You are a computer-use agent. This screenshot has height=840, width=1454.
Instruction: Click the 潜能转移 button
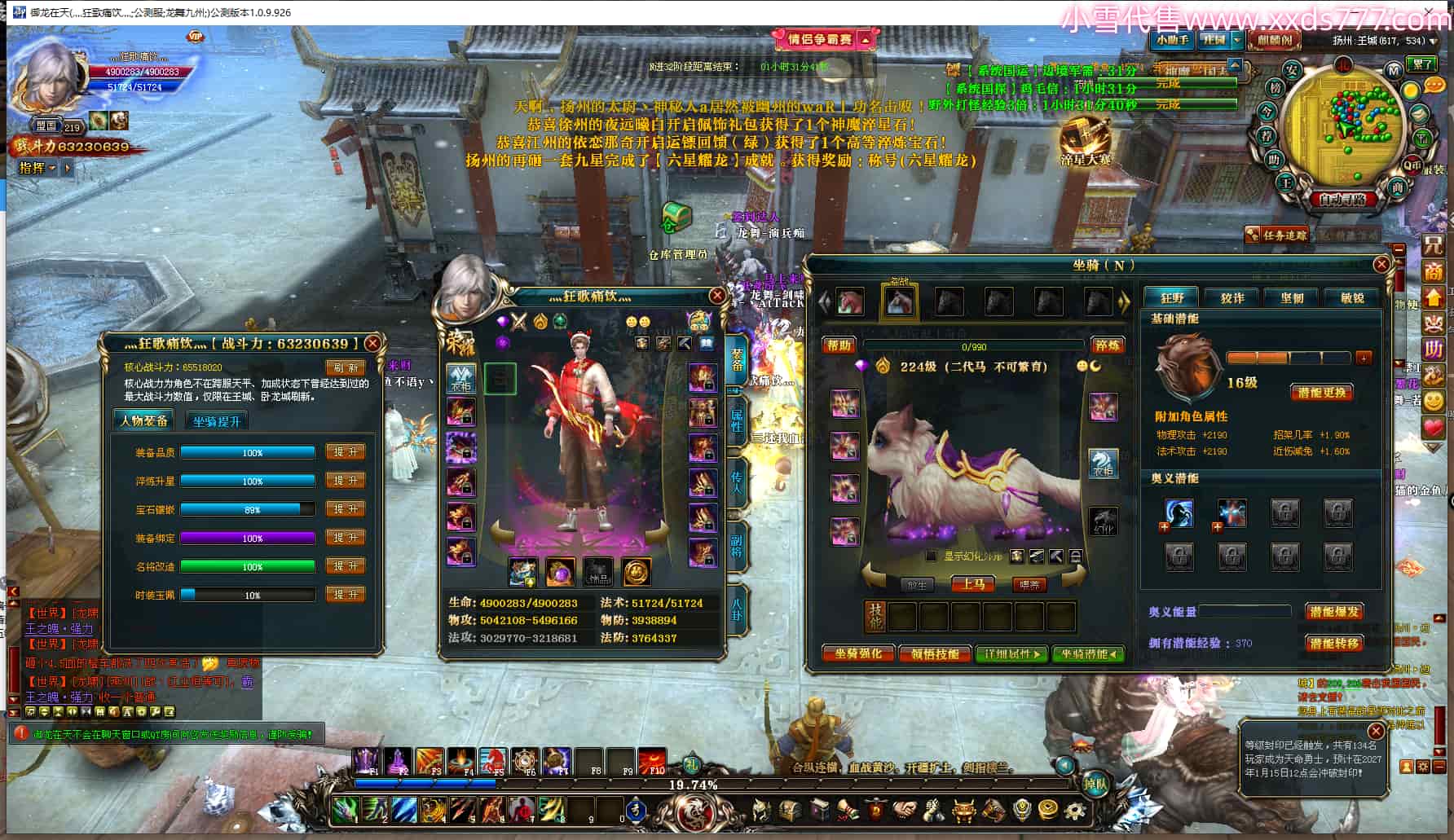point(1334,643)
